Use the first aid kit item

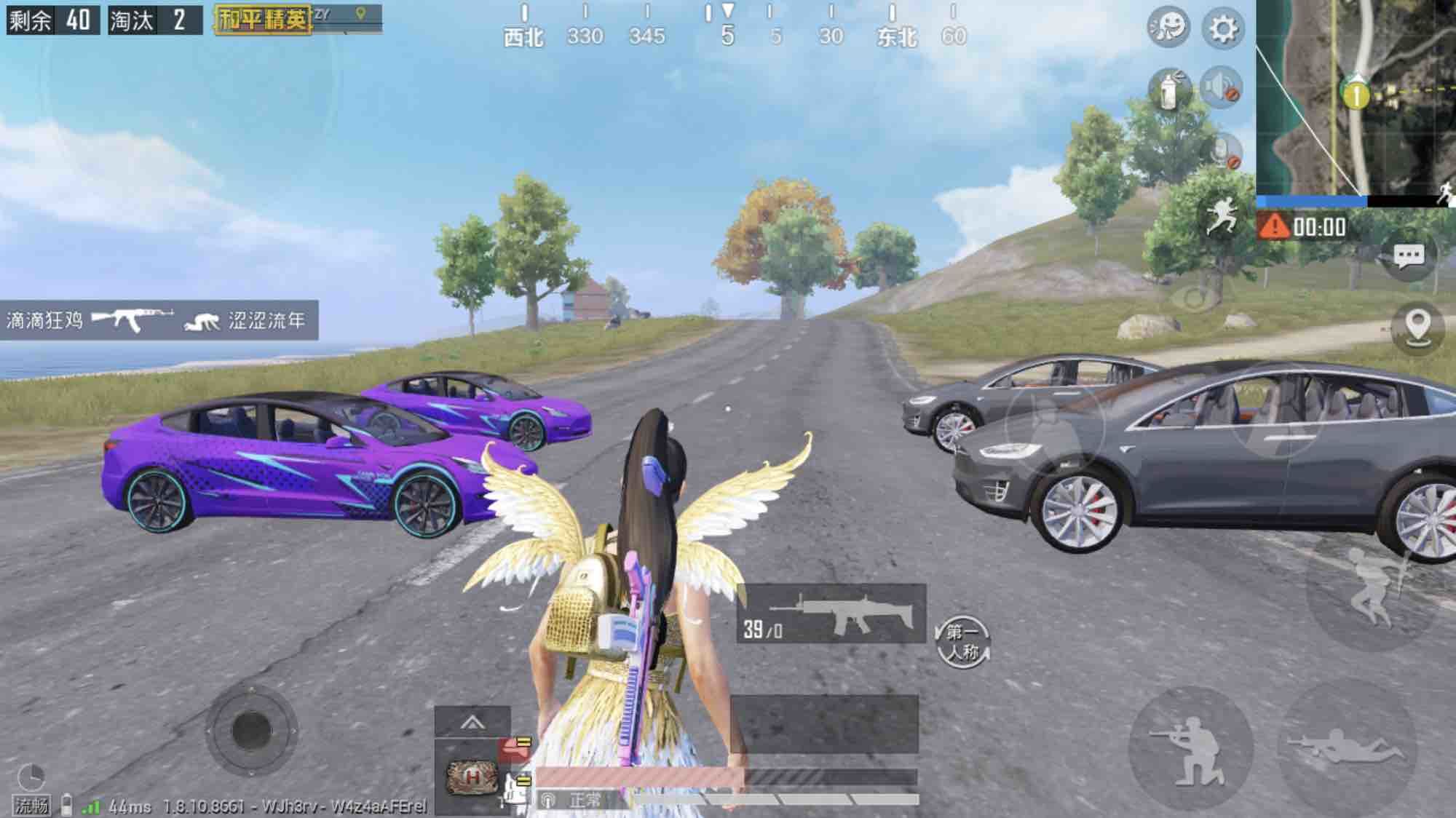(472, 777)
